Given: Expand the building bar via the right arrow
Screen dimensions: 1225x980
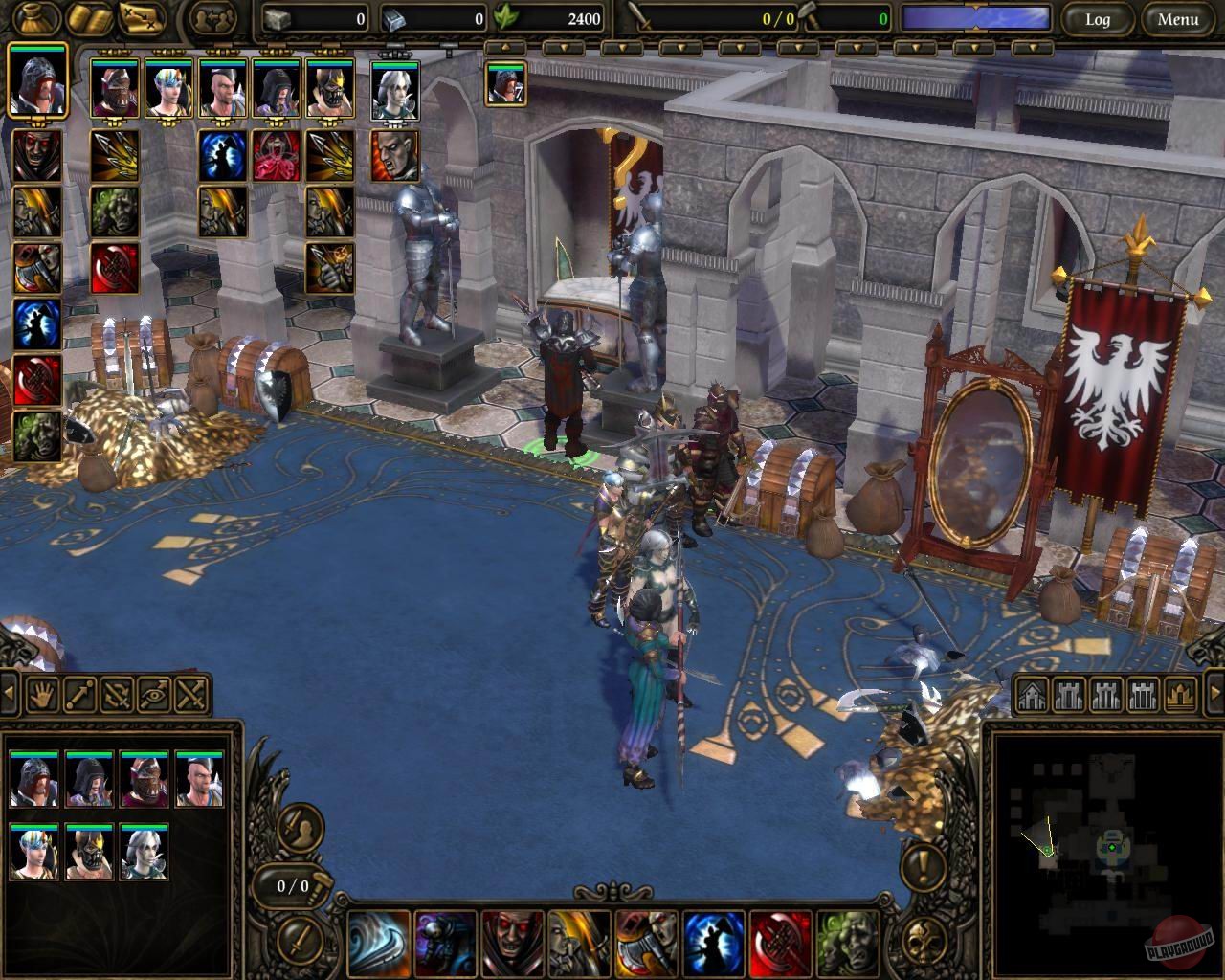Looking at the screenshot, I should 1214,693.
